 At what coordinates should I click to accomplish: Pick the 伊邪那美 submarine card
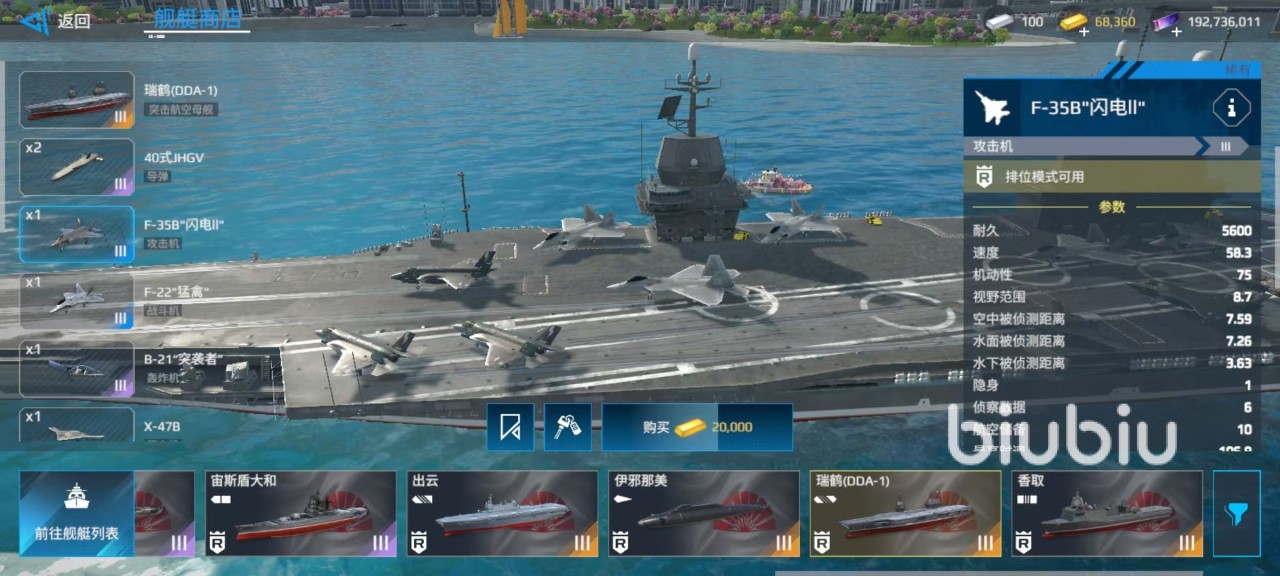704,513
